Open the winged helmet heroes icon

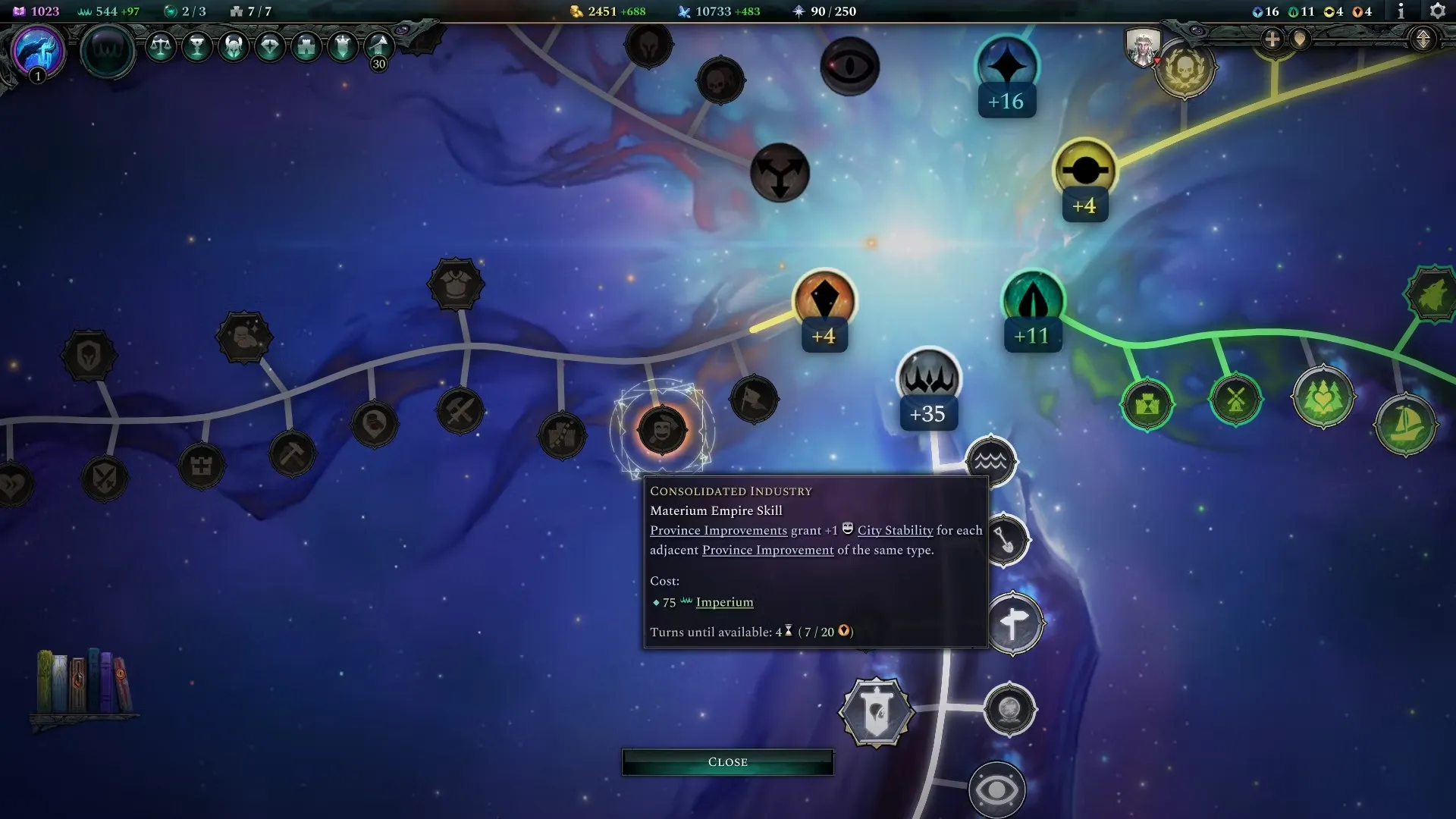[x=234, y=47]
